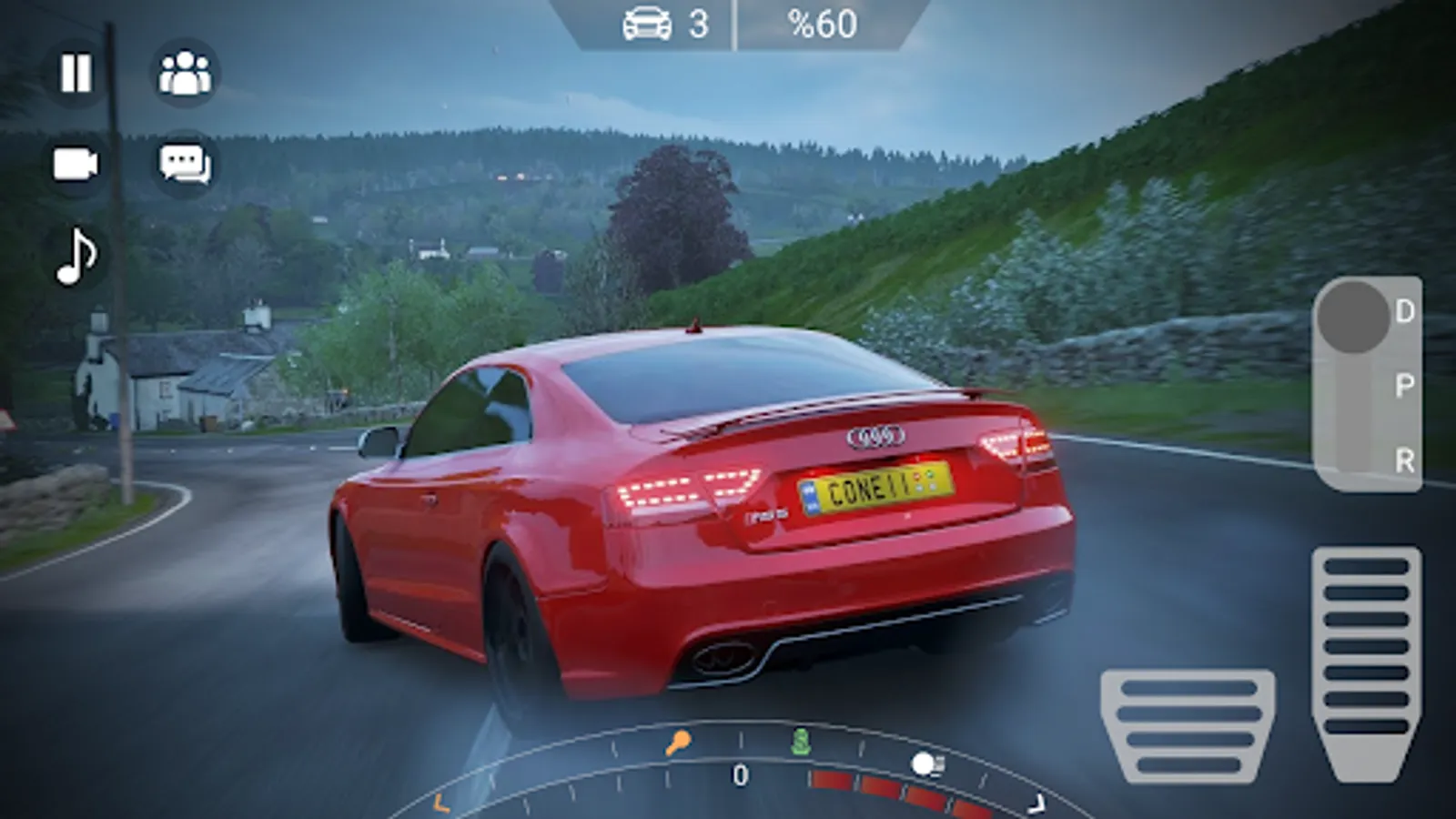Switch the camera view
Image resolution: width=1456 pixels, height=819 pixels.
pos(76,165)
